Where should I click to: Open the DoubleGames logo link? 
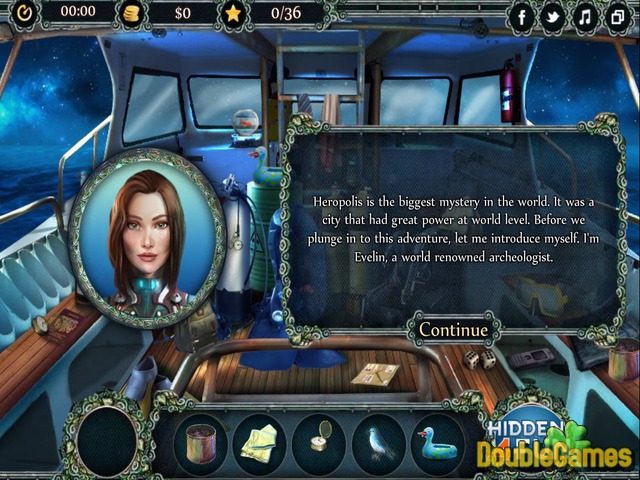pos(553,453)
